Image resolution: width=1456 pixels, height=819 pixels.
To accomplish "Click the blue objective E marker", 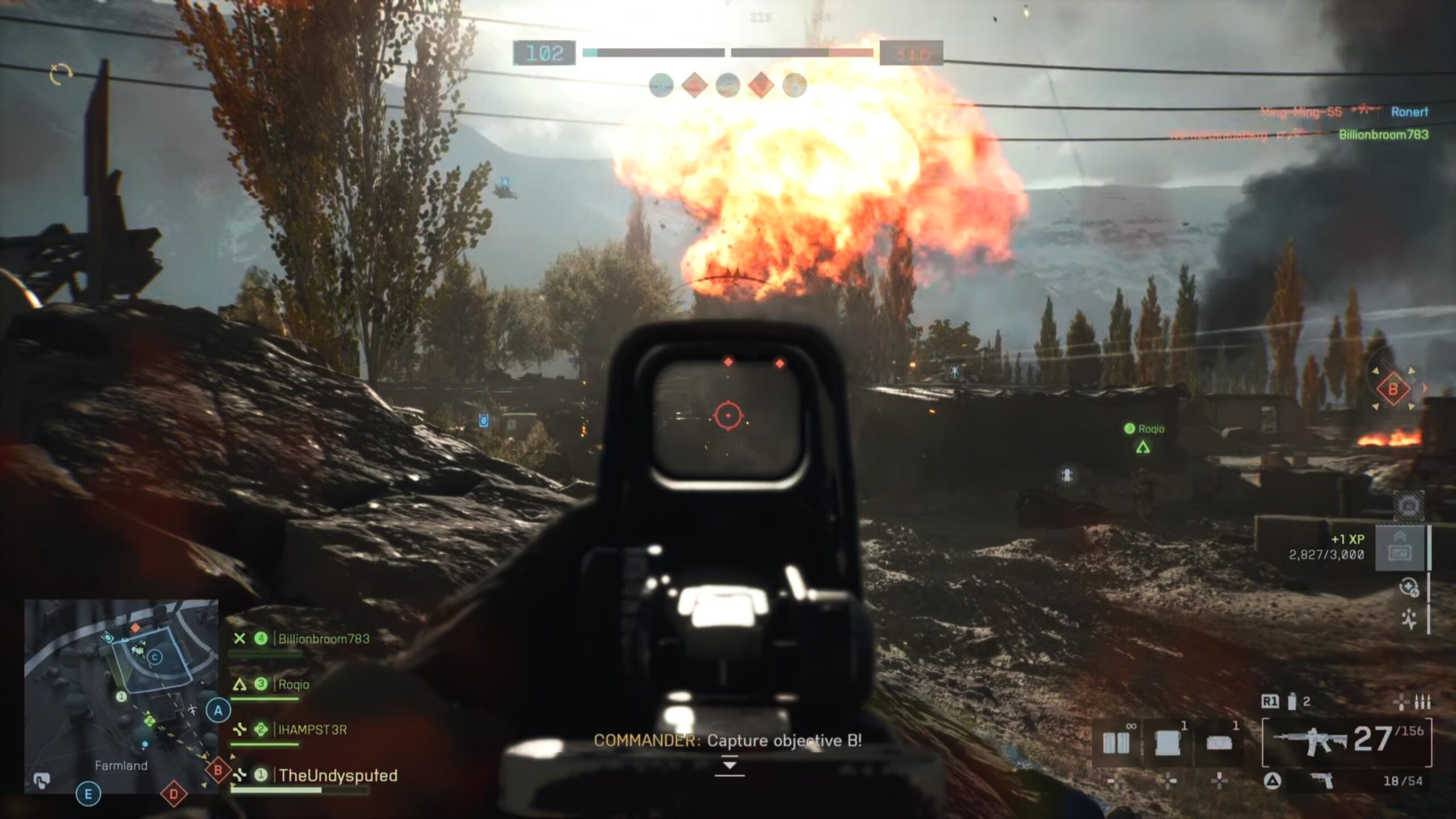I will (x=88, y=794).
